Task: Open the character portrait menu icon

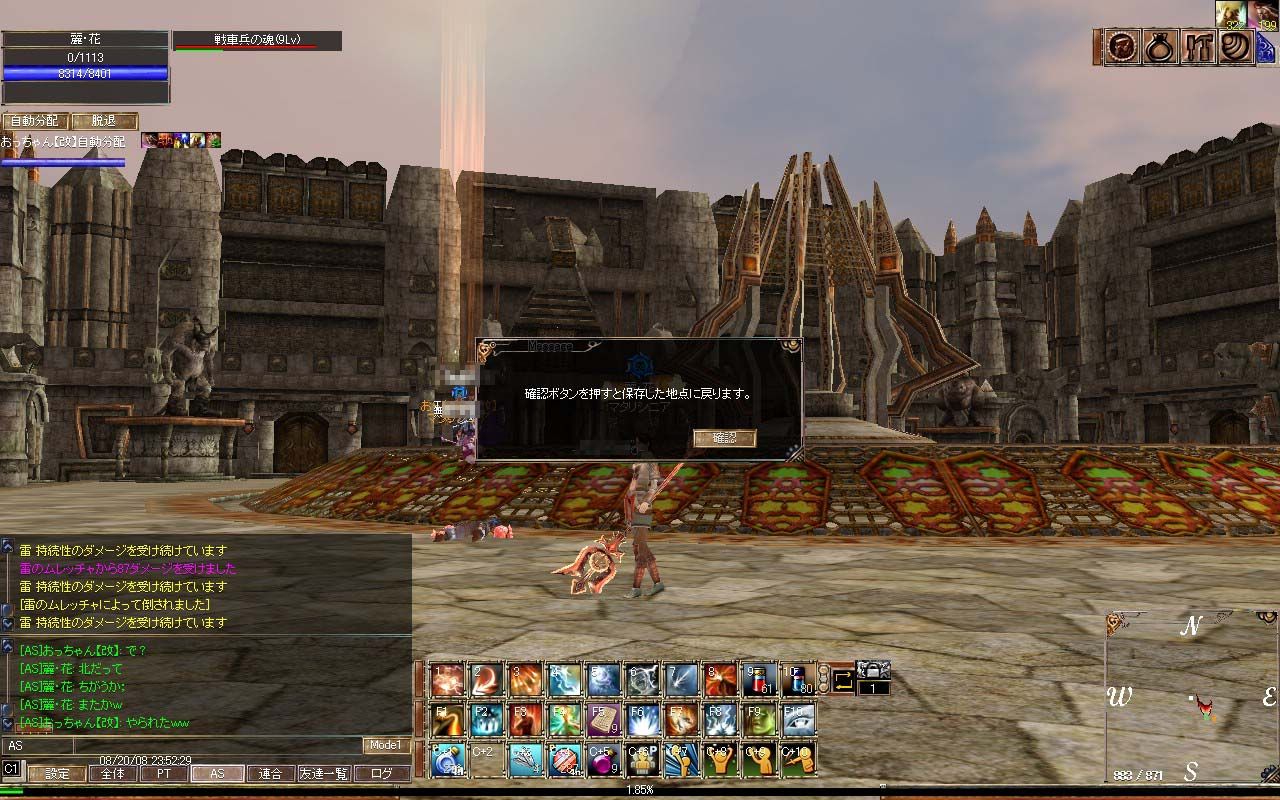Action: tap(1121, 47)
